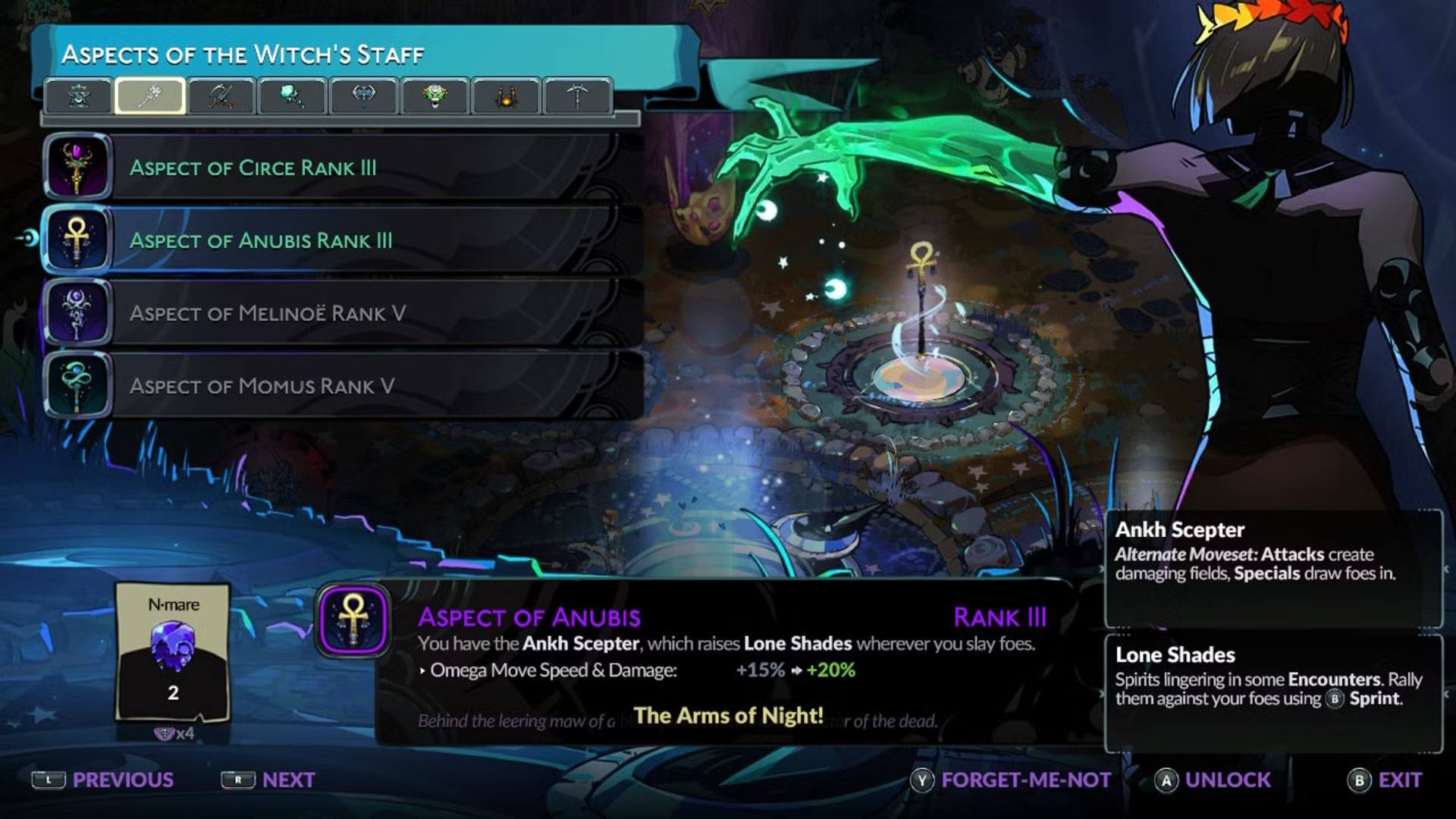Select Aspect of Melinoë Rank V entry
This screenshot has height=819, width=1456.
pyautogui.click(x=303, y=313)
